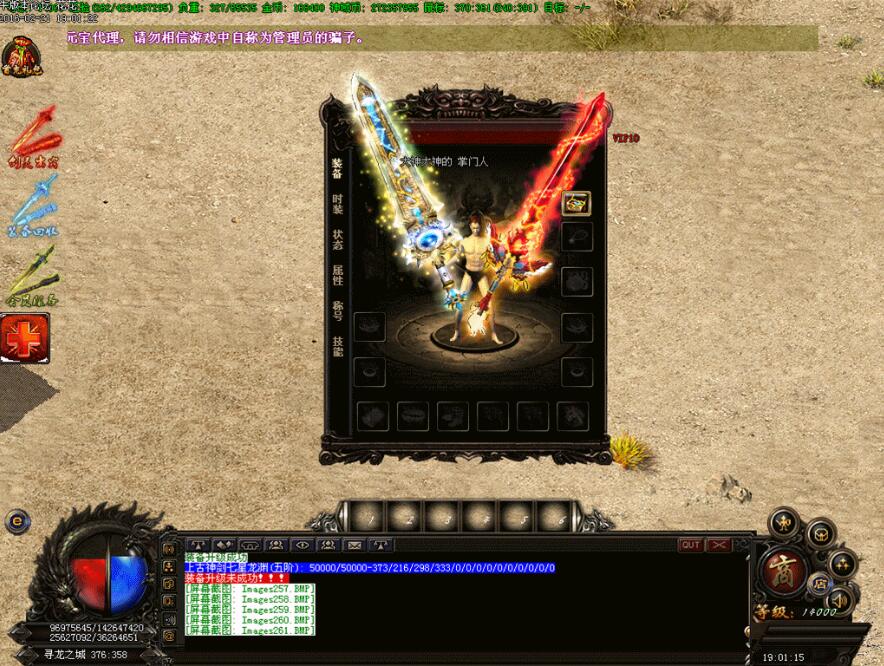Viewport: 884px width, 666px height.
Task: Toggle the speaker sound button
Action: tap(839, 600)
